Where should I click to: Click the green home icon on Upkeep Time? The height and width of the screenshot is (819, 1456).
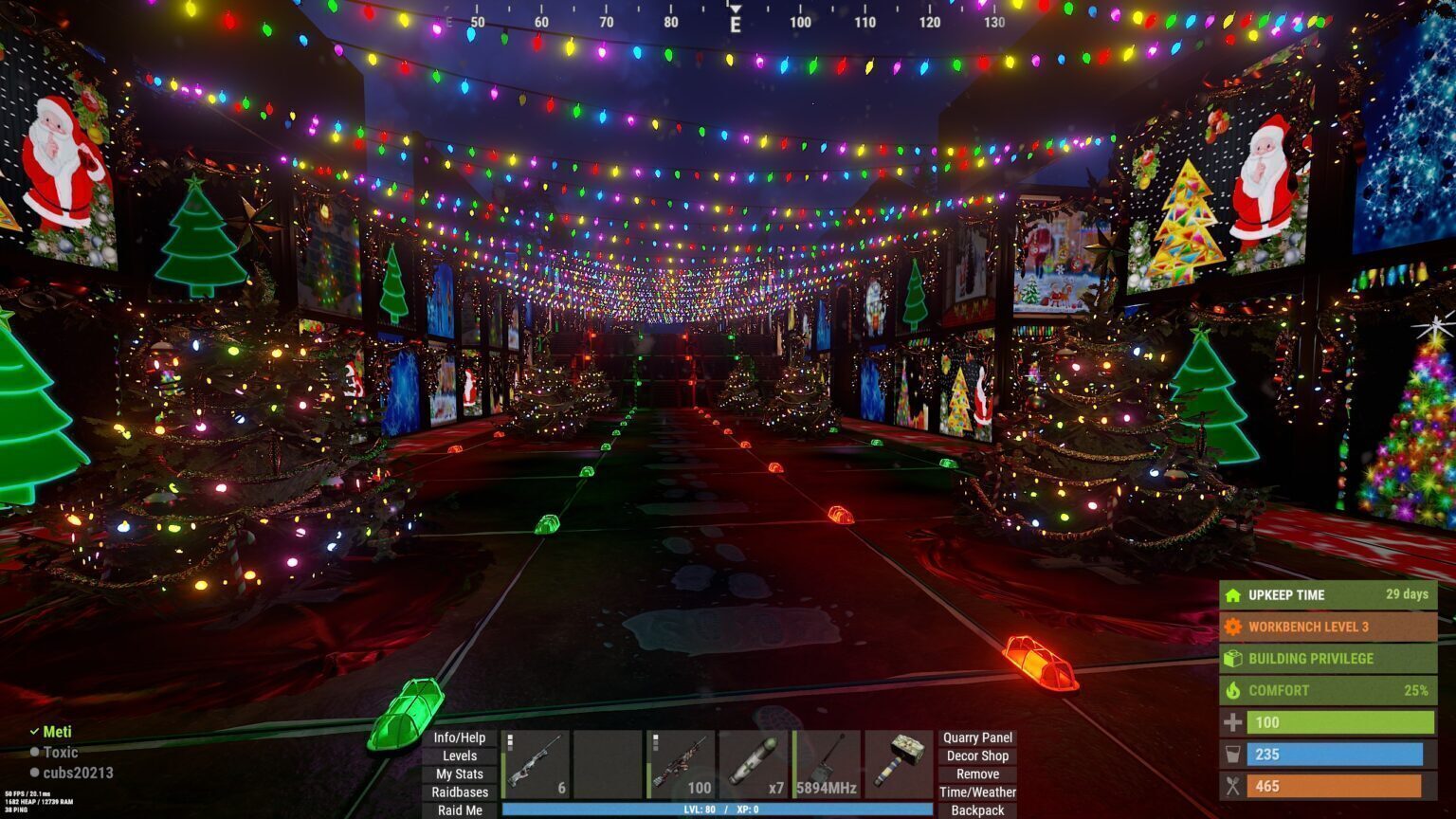click(x=1232, y=595)
